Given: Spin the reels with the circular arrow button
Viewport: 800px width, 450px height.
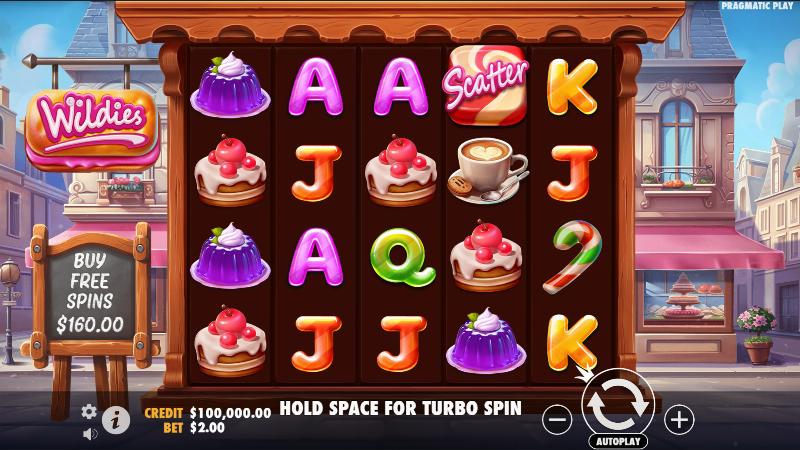Looking at the screenshot, I should [x=617, y=404].
